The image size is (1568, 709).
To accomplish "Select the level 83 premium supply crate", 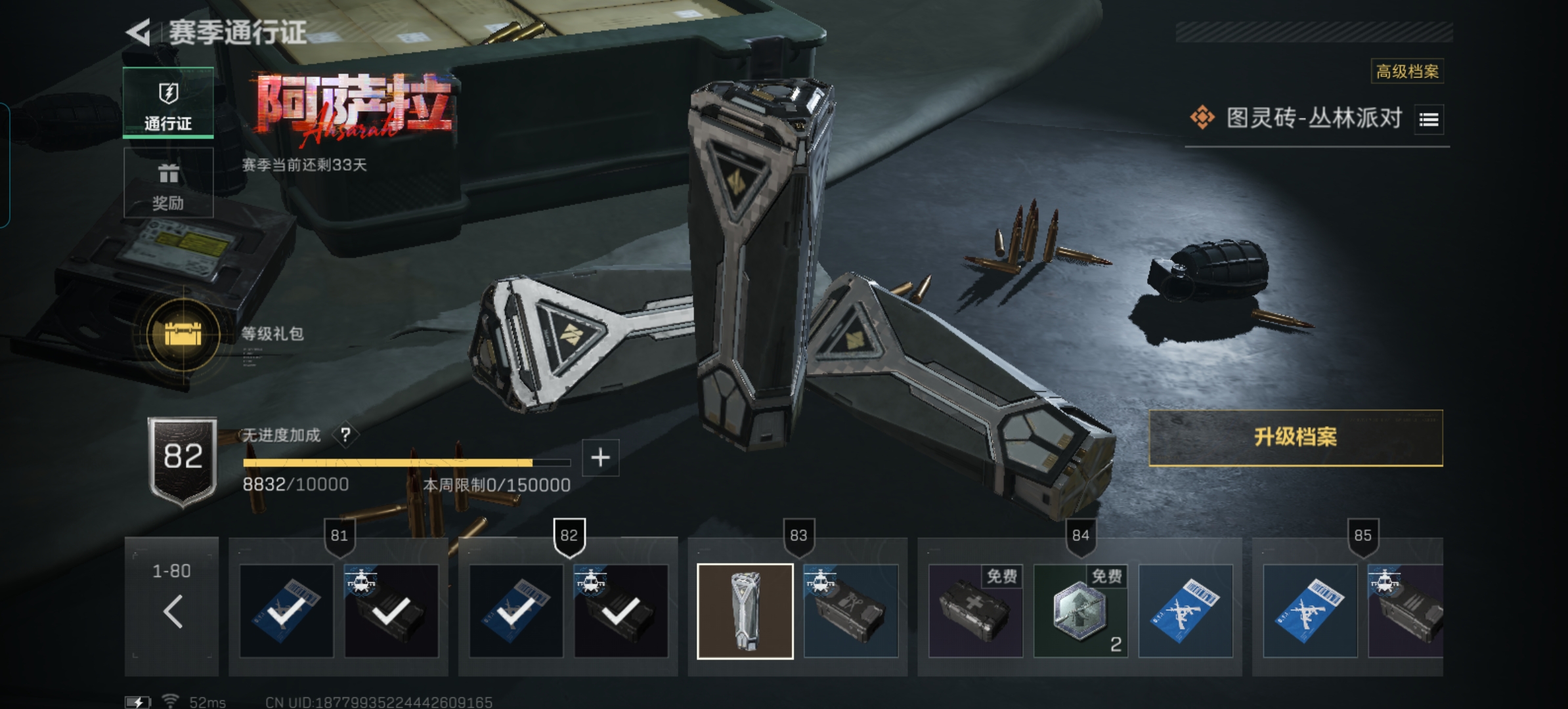I will tap(851, 611).
